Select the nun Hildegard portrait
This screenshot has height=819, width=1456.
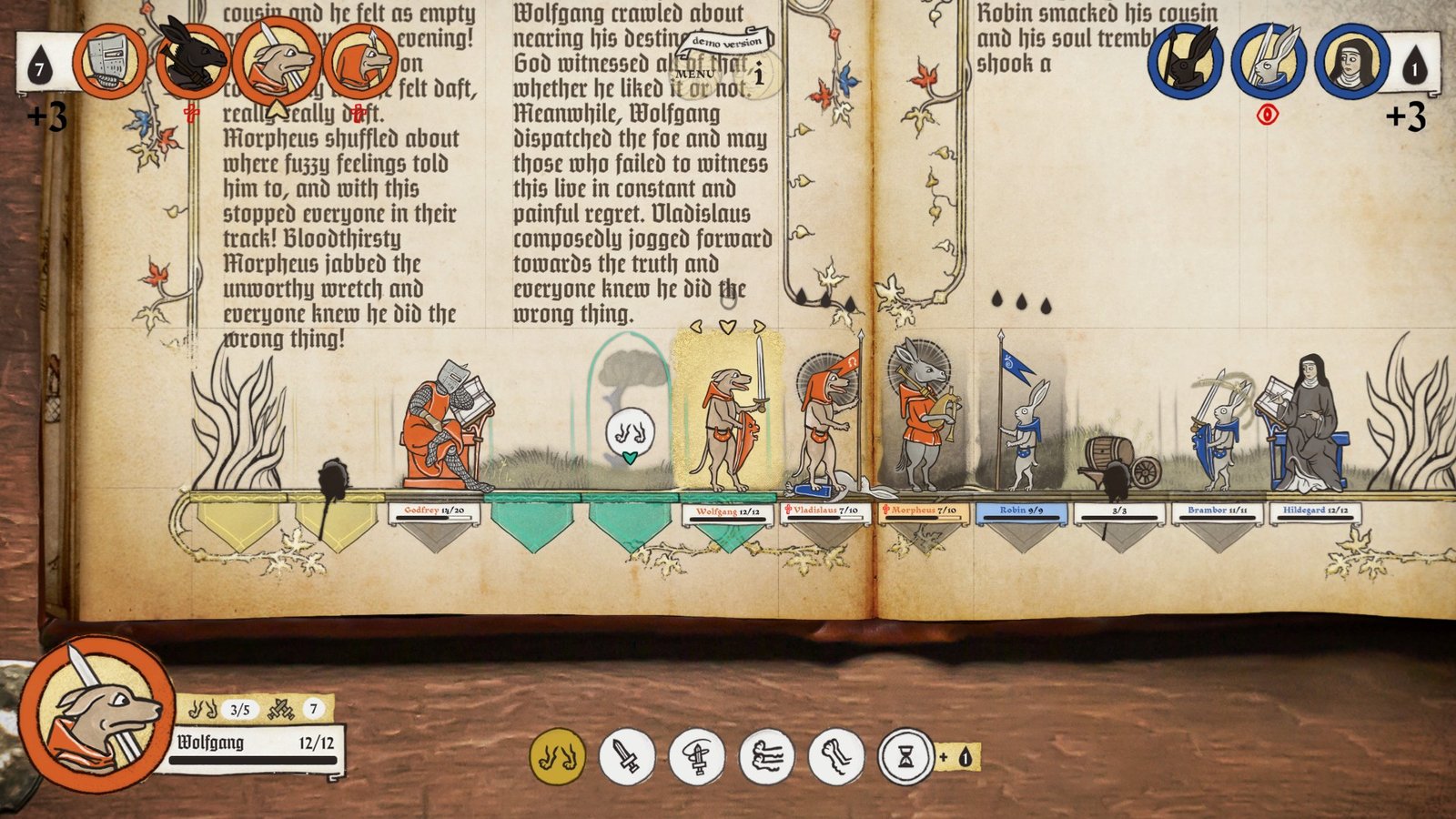coord(1351,62)
